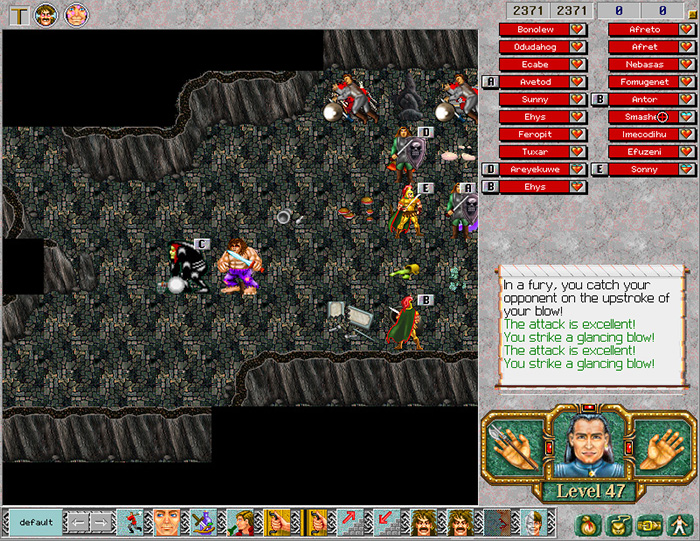This screenshot has height=541, width=700.
Task: Select Efuzeni in the list
Action: tap(644, 152)
